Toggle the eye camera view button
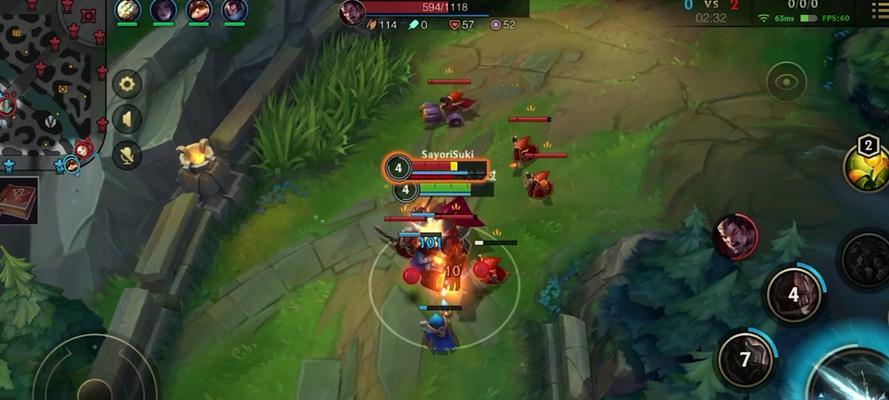The image size is (889, 400). [787, 83]
